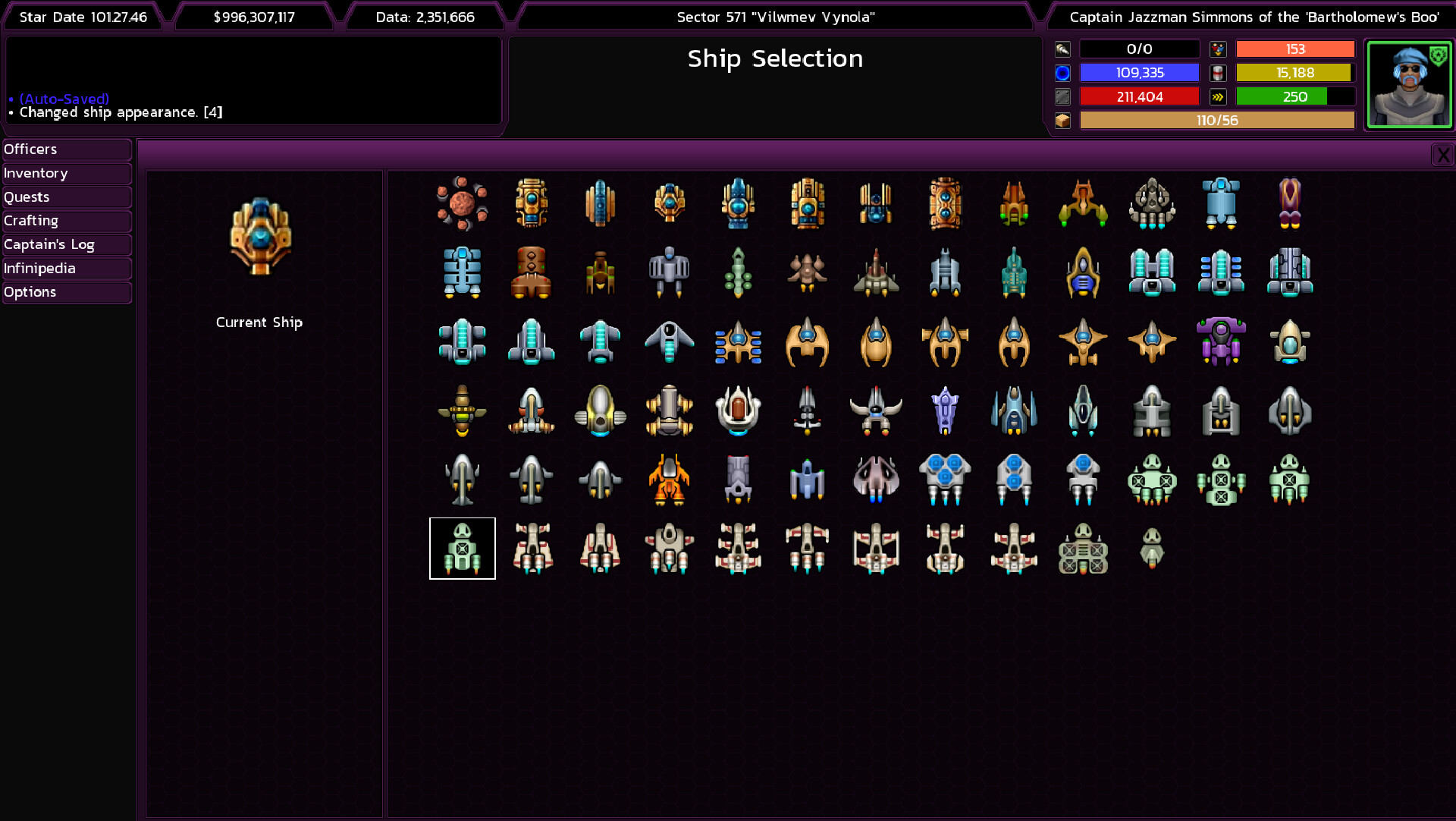Click the (Auto-Saved) link in the log
The image size is (1456, 821).
point(63,99)
